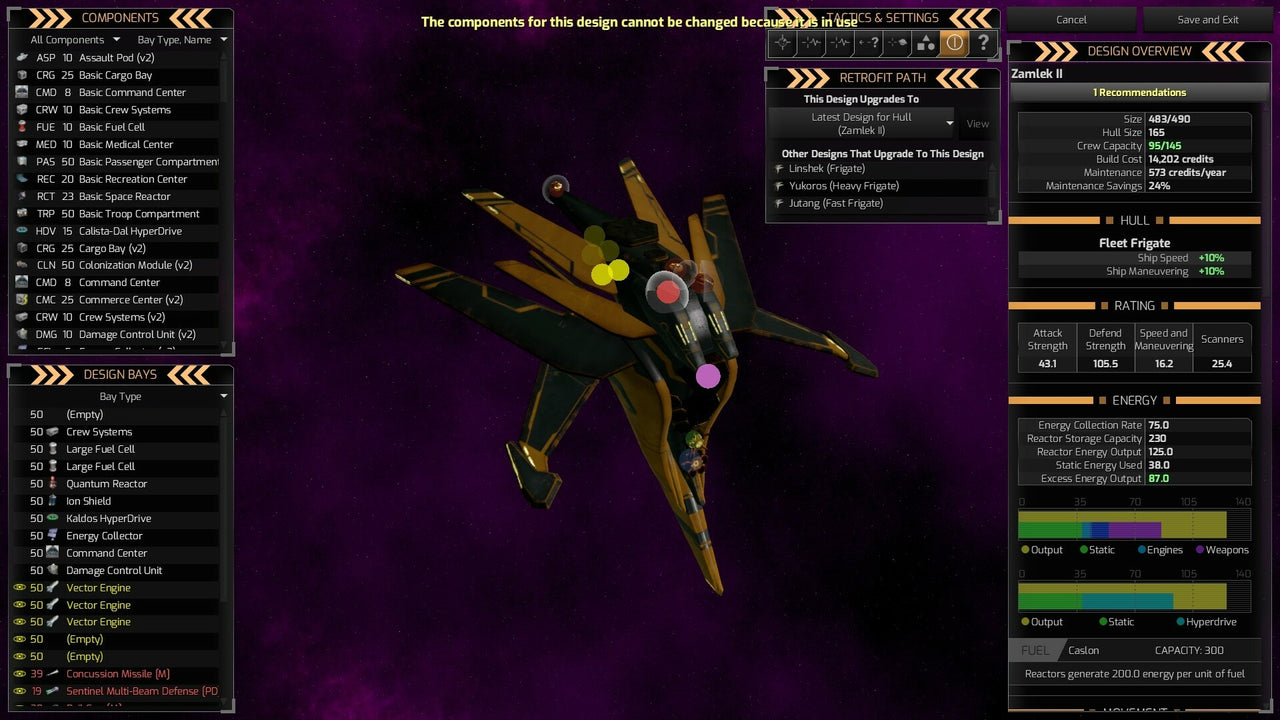Click the View button next to retrofit dropdown
This screenshot has height=720, width=1280.
pos(978,124)
